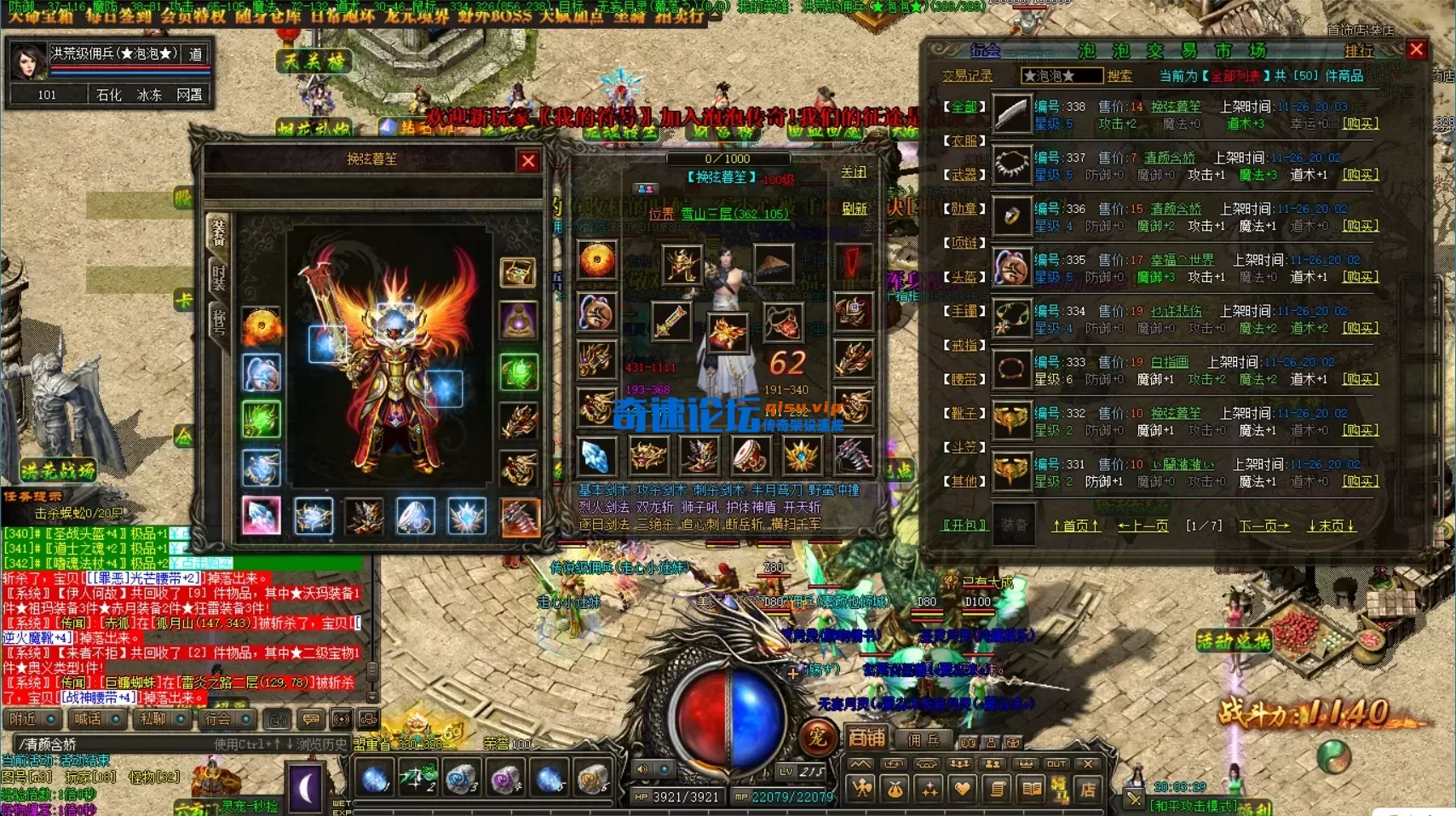1456x816 pixels.
Task: Open the 商铺 shop button
Action: coord(866,738)
